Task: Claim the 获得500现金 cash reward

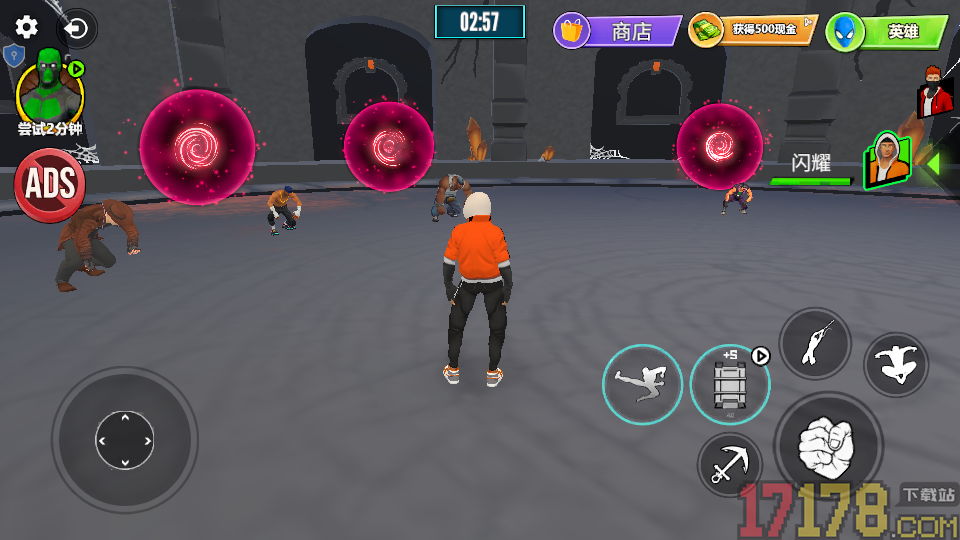Action: click(753, 30)
